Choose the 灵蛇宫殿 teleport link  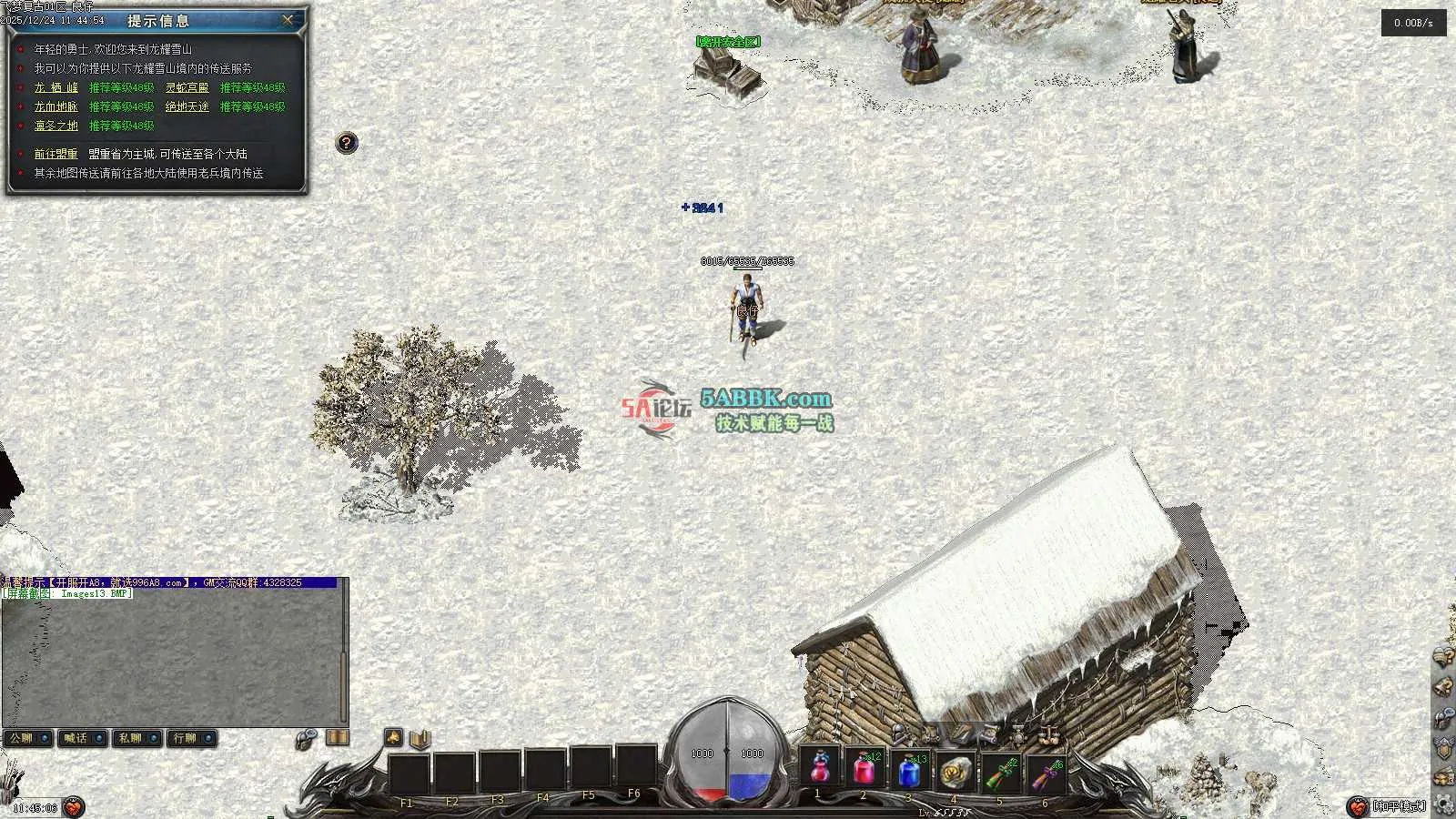(187, 87)
